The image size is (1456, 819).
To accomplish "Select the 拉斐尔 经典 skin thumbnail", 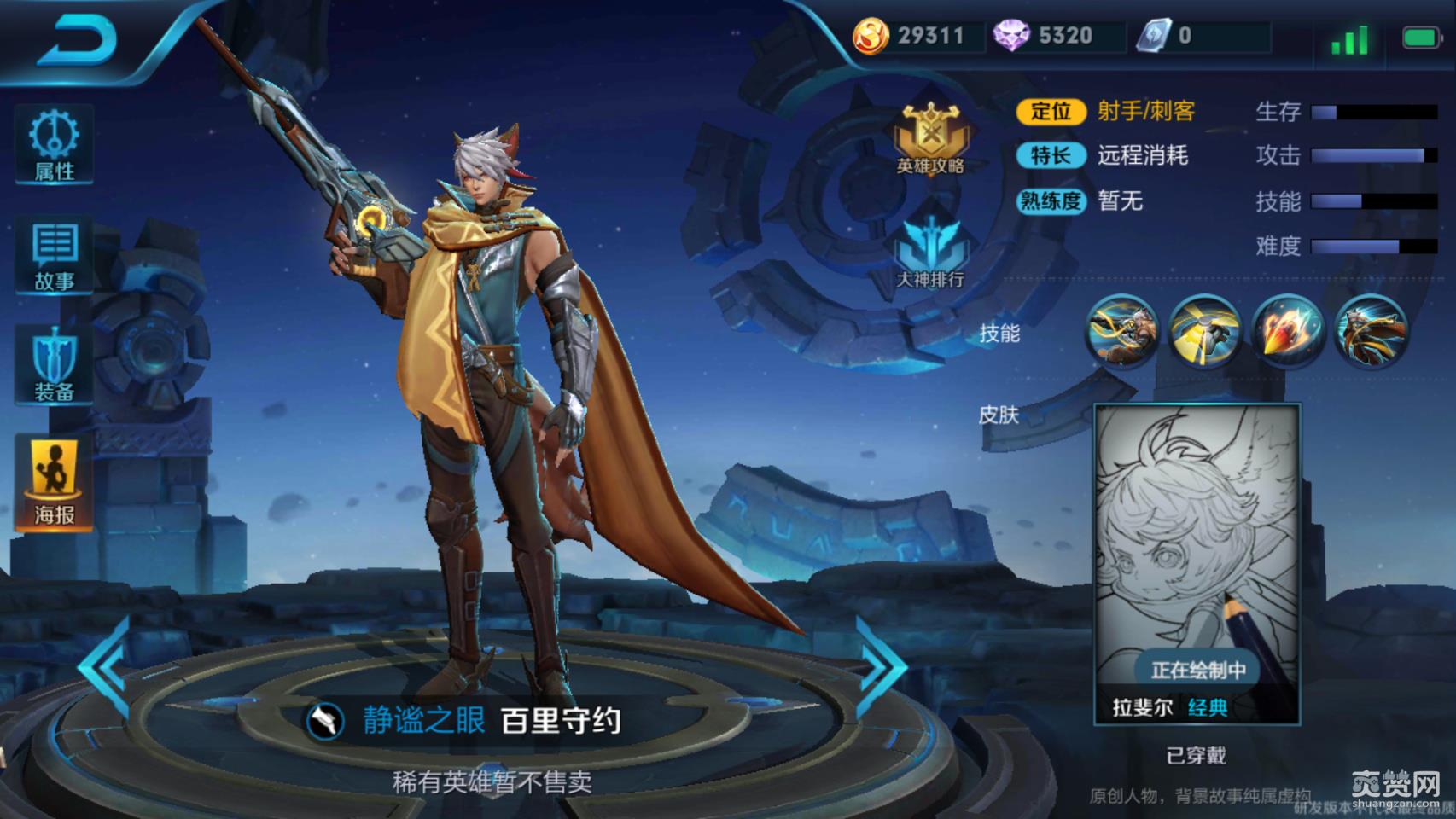I will 1197,563.
